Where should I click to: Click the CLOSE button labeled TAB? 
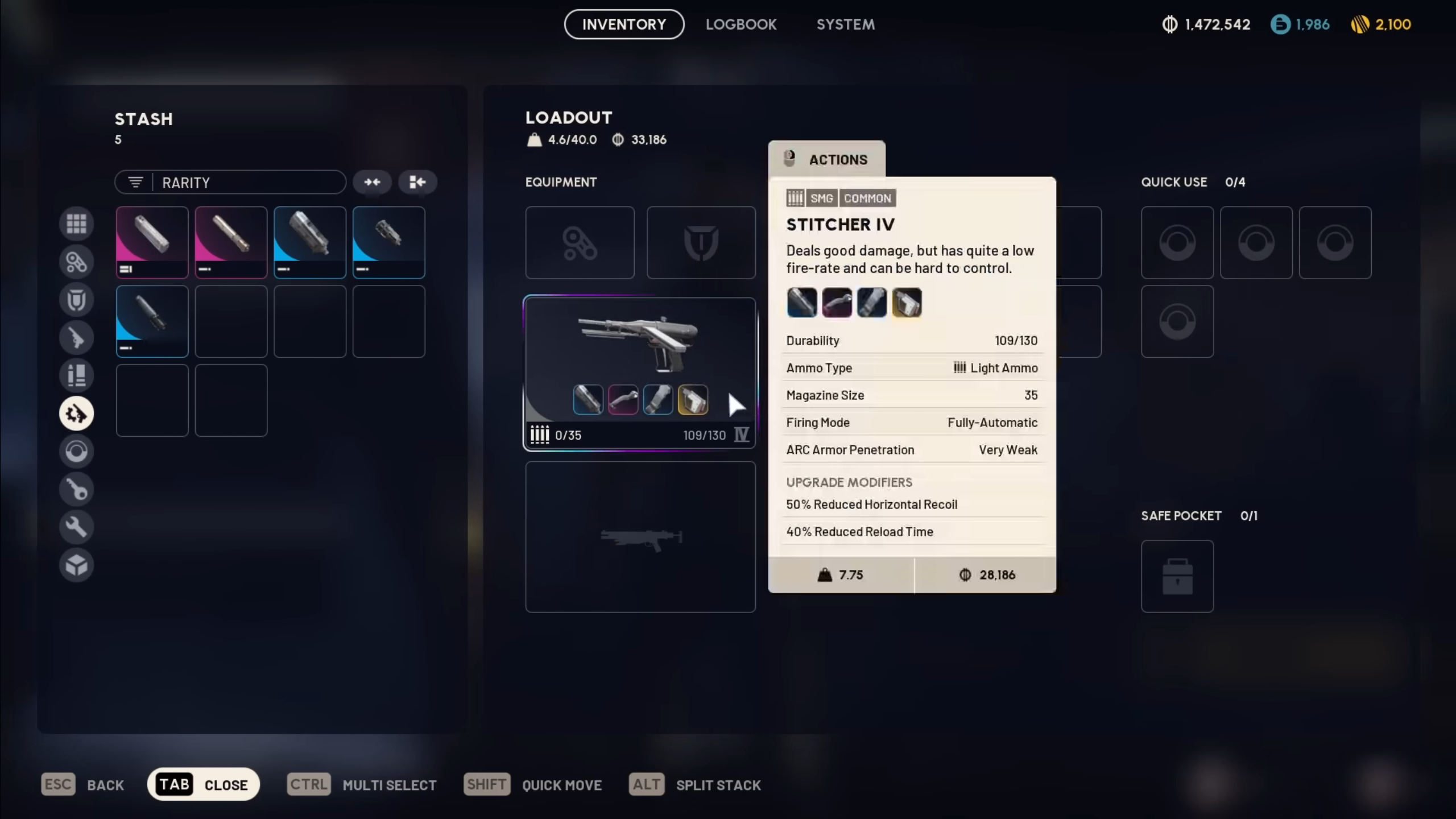(203, 784)
